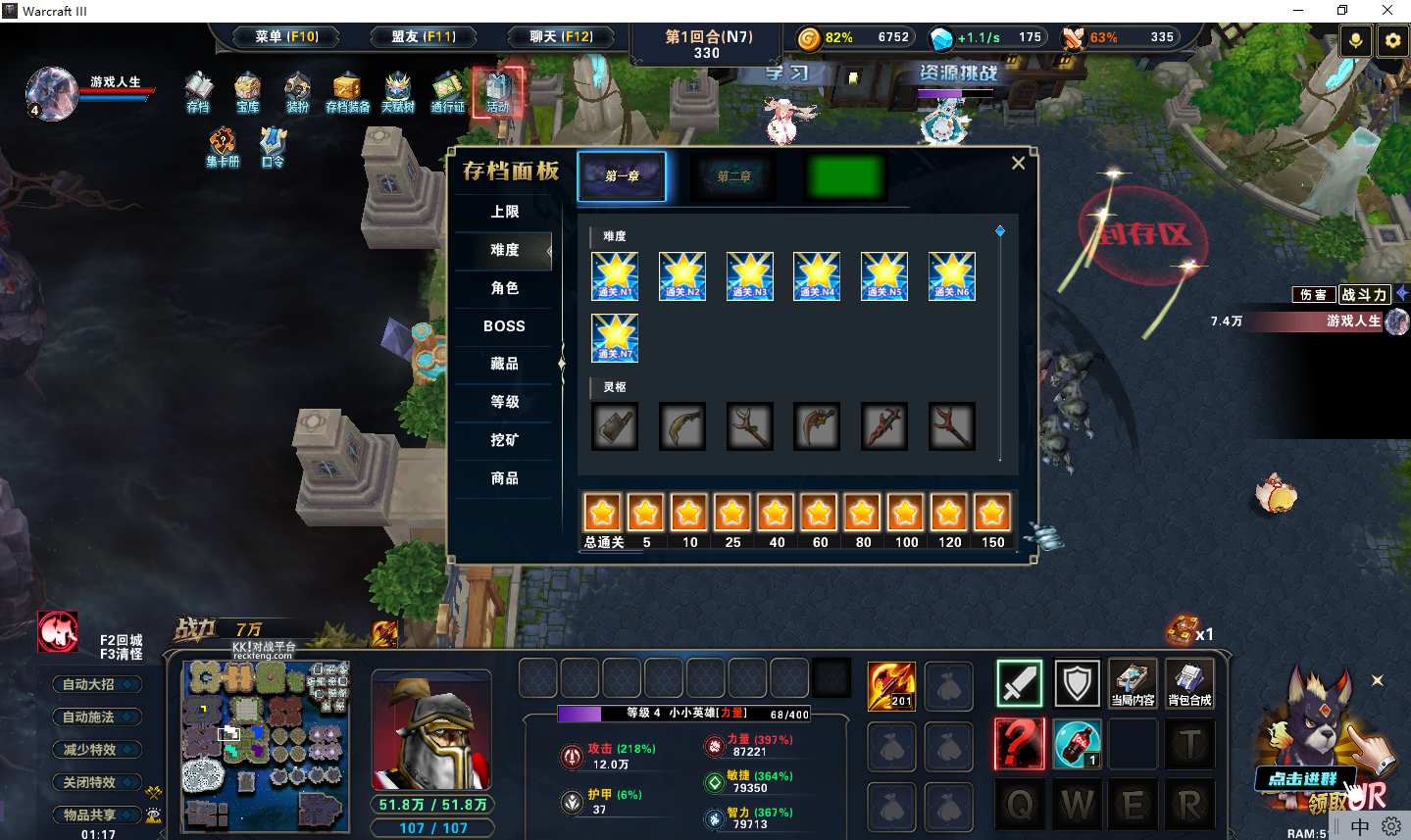Toggle the 自动大招 auto-ultimate option
The image size is (1411, 840).
(x=96, y=684)
